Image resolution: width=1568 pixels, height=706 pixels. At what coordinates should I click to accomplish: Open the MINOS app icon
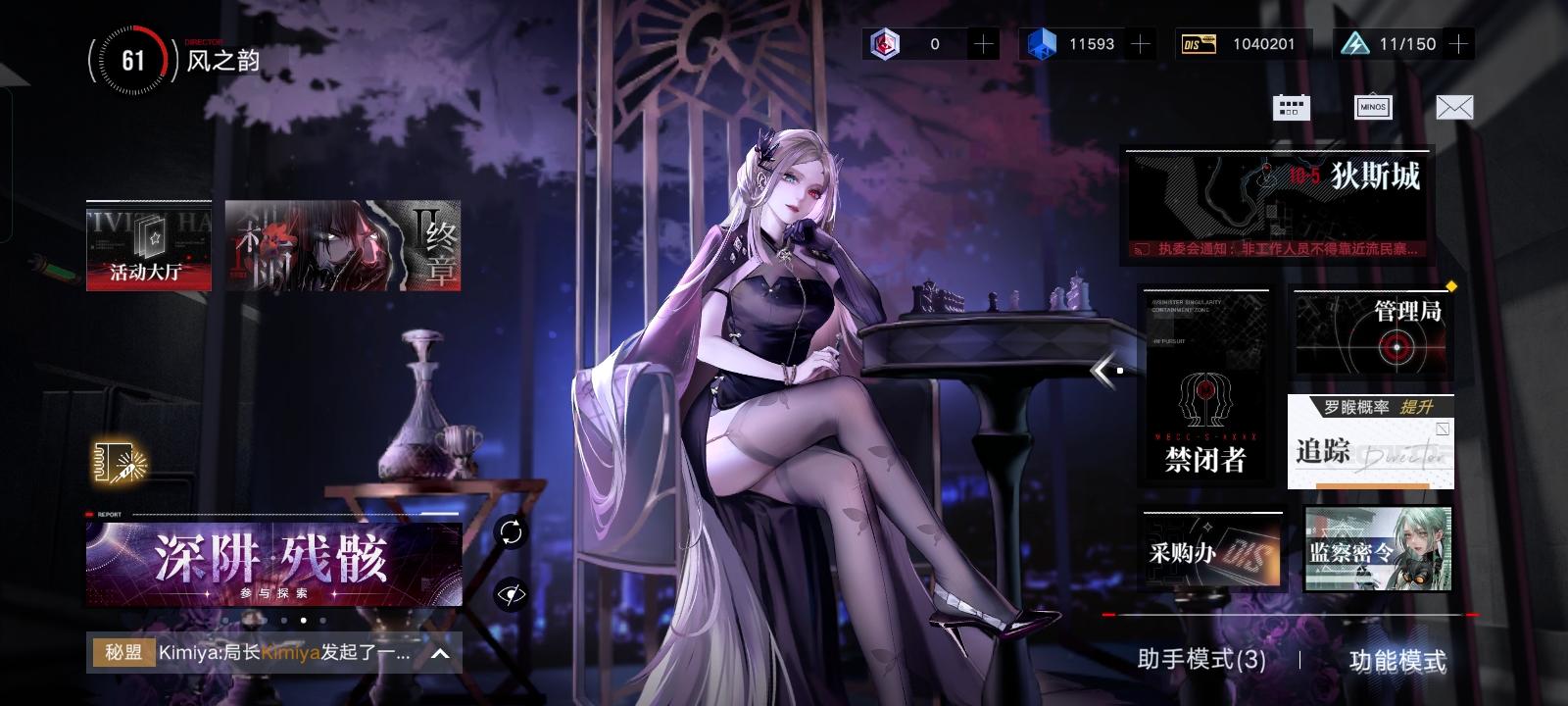pyautogui.click(x=1372, y=107)
